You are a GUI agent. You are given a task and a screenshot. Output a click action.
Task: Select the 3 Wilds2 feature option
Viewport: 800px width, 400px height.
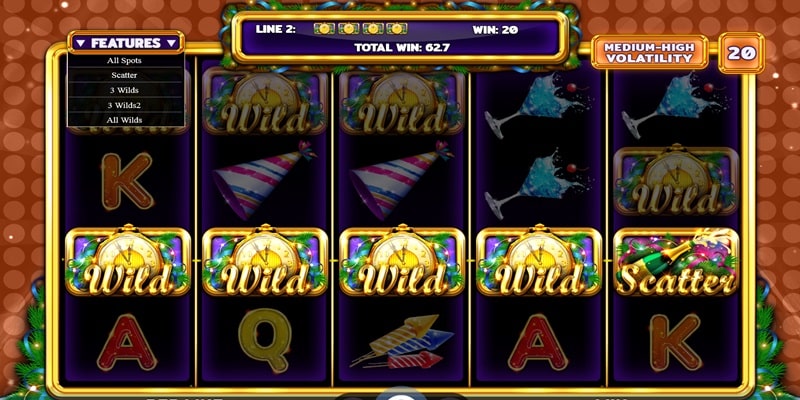pyautogui.click(x=126, y=104)
